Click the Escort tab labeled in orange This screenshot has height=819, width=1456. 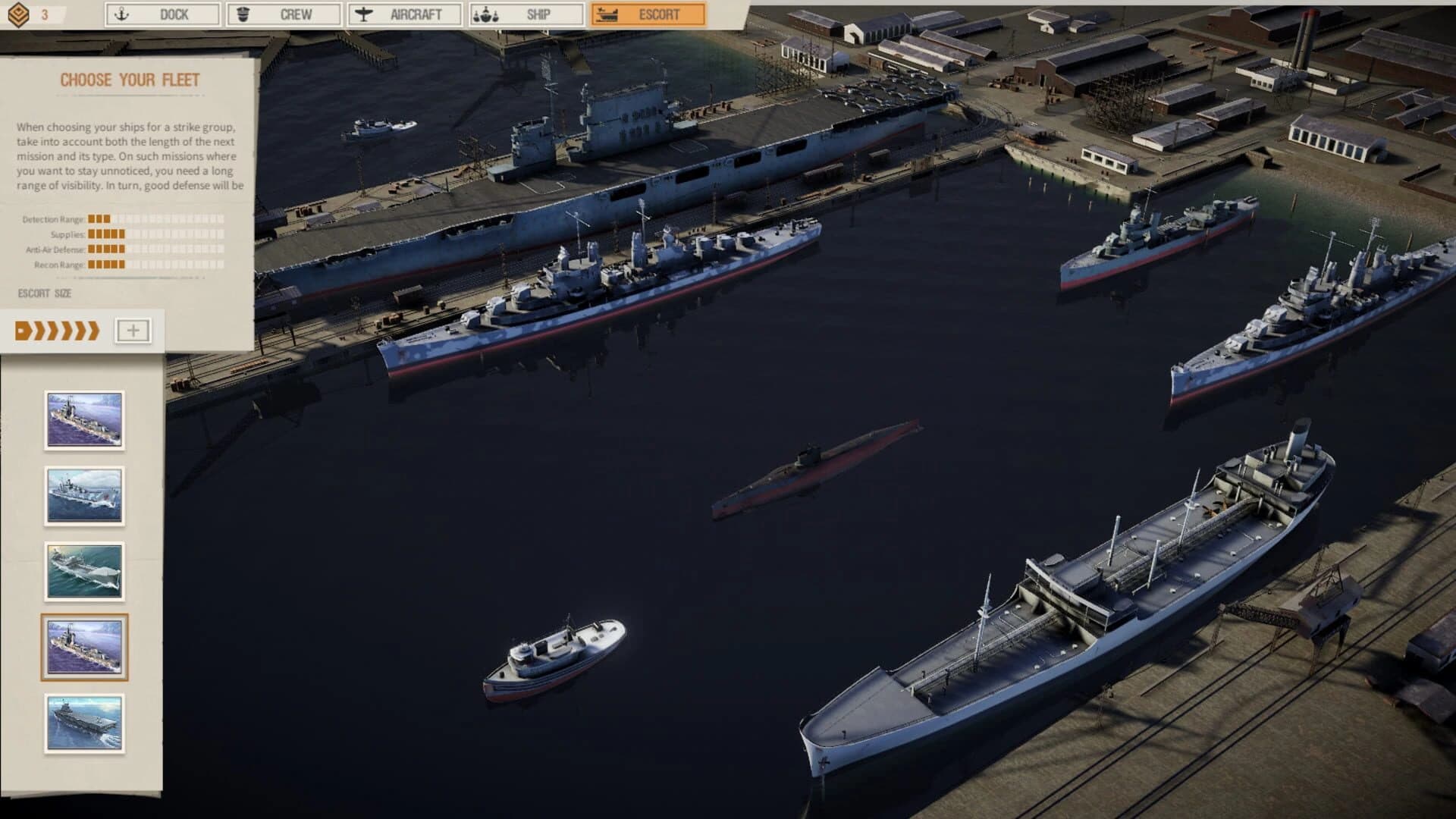tap(650, 14)
